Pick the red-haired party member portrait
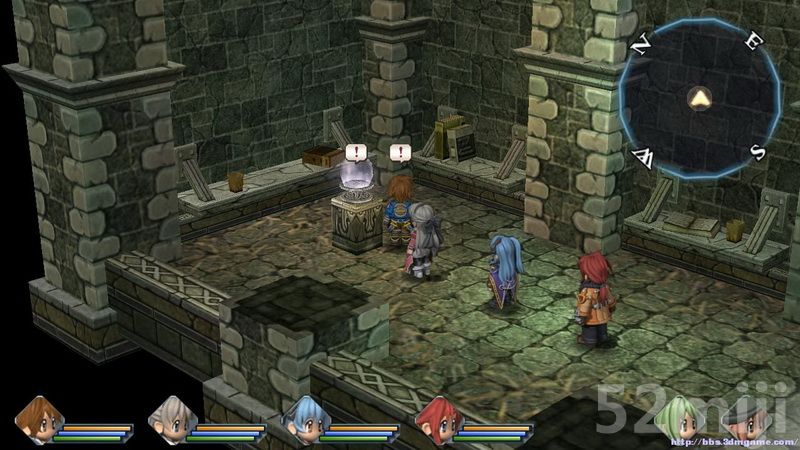Image resolution: width=800 pixels, height=450 pixels. [437, 420]
